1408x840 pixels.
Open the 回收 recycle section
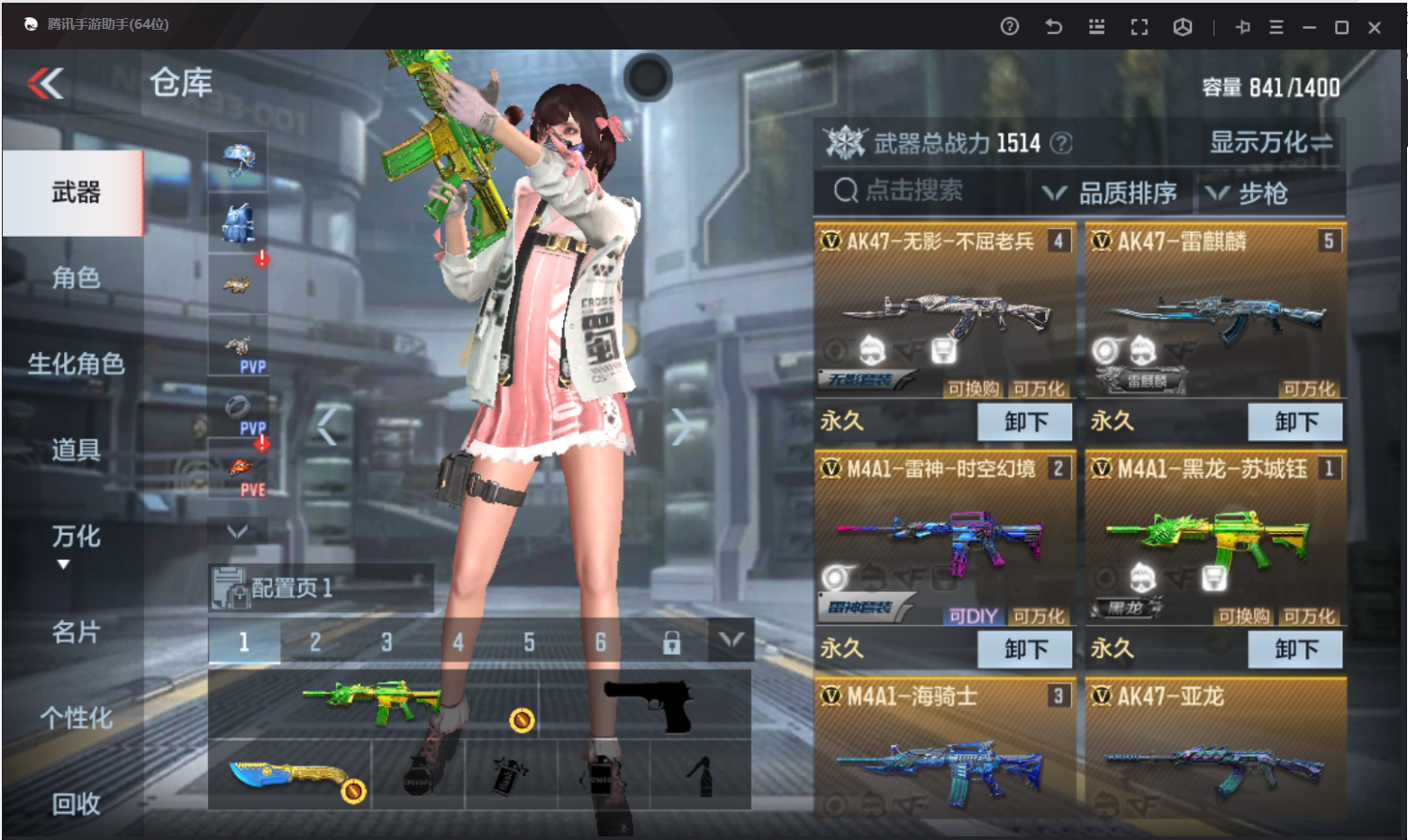coord(76,803)
